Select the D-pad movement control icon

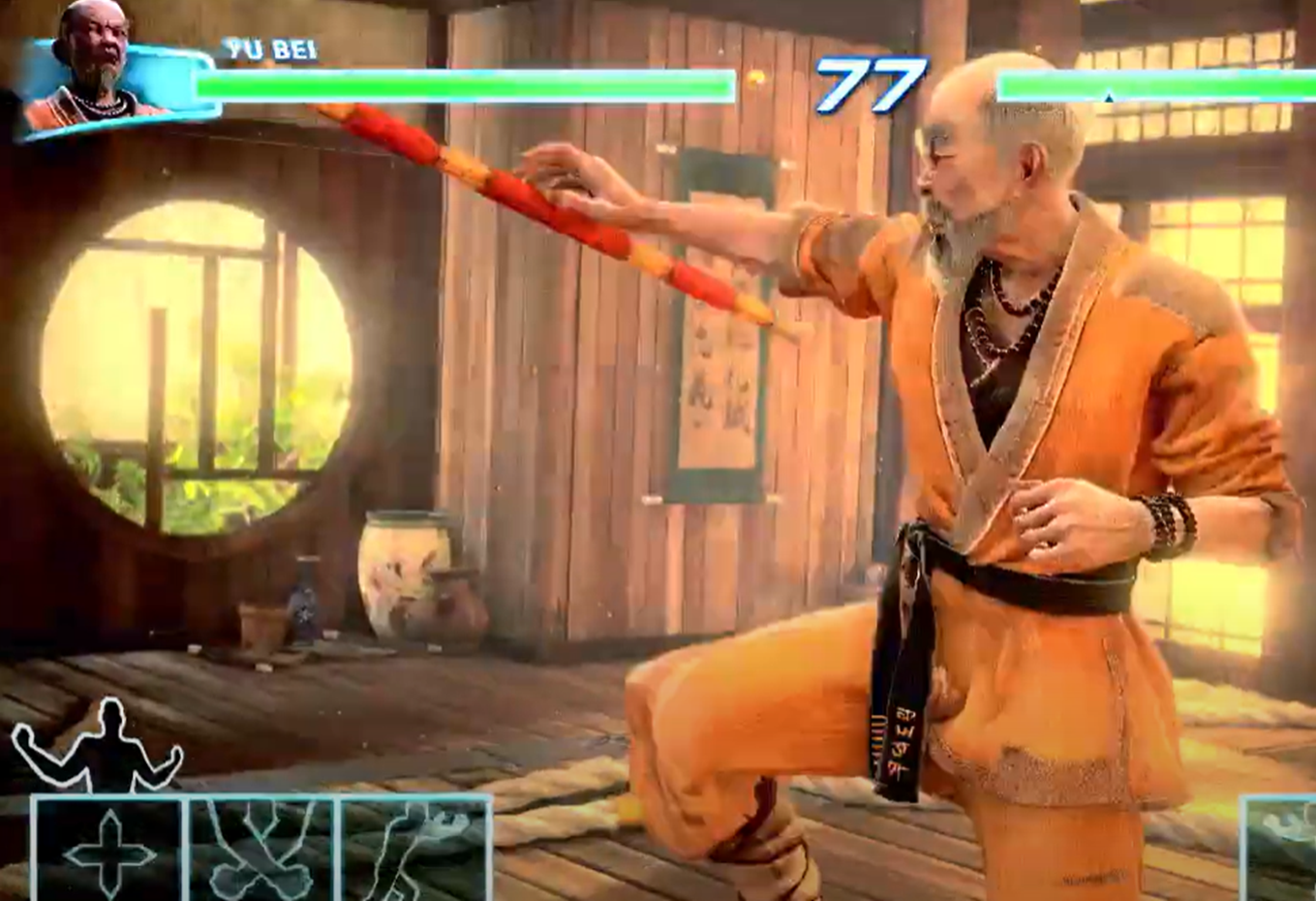(x=109, y=851)
